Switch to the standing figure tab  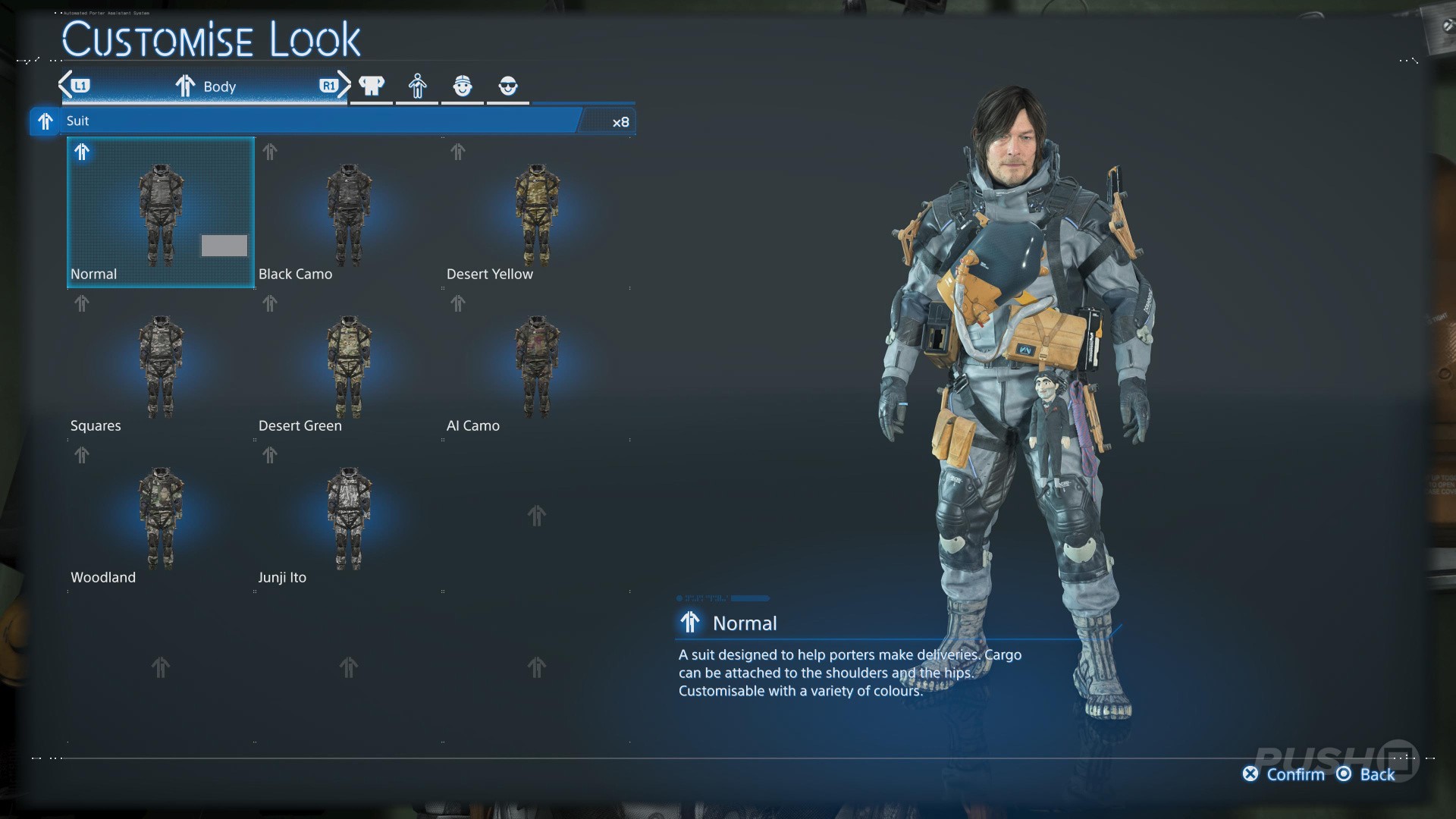point(417,86)
